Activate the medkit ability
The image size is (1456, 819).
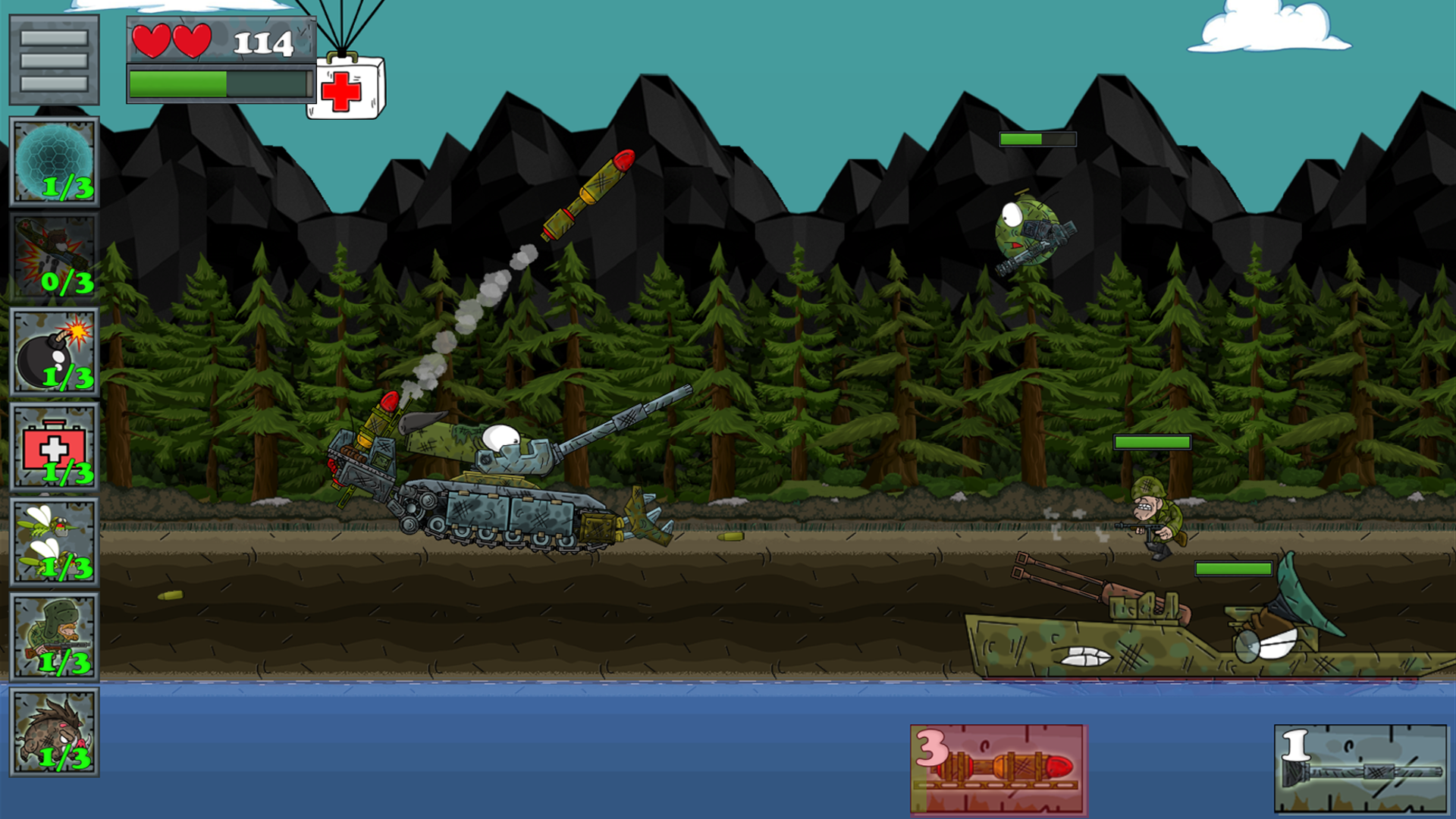[x=53, y=444]
